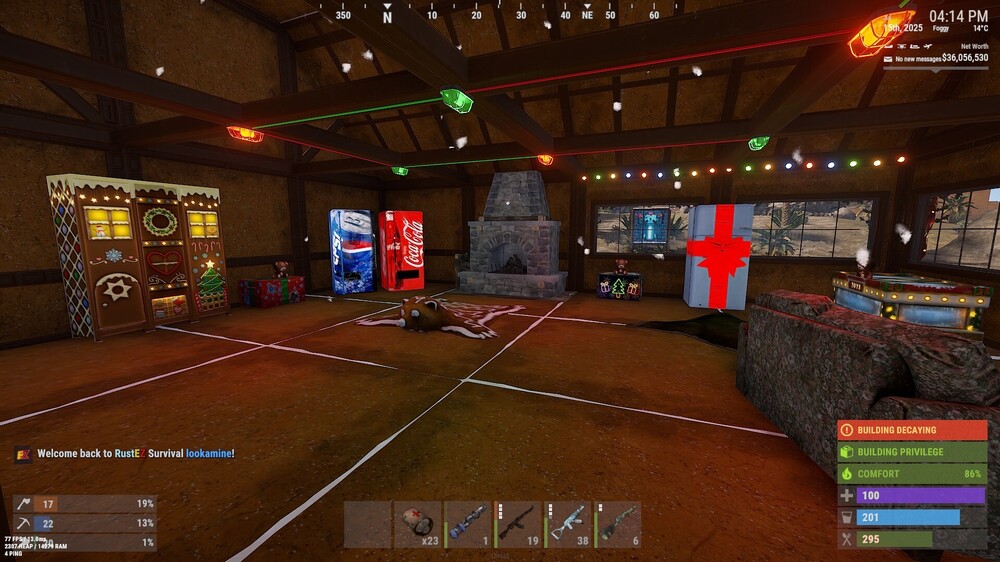This screenshot has height=562, width=1000.
Task: Equip the blue rocket launcher slot
Action: tap(467, 524)
